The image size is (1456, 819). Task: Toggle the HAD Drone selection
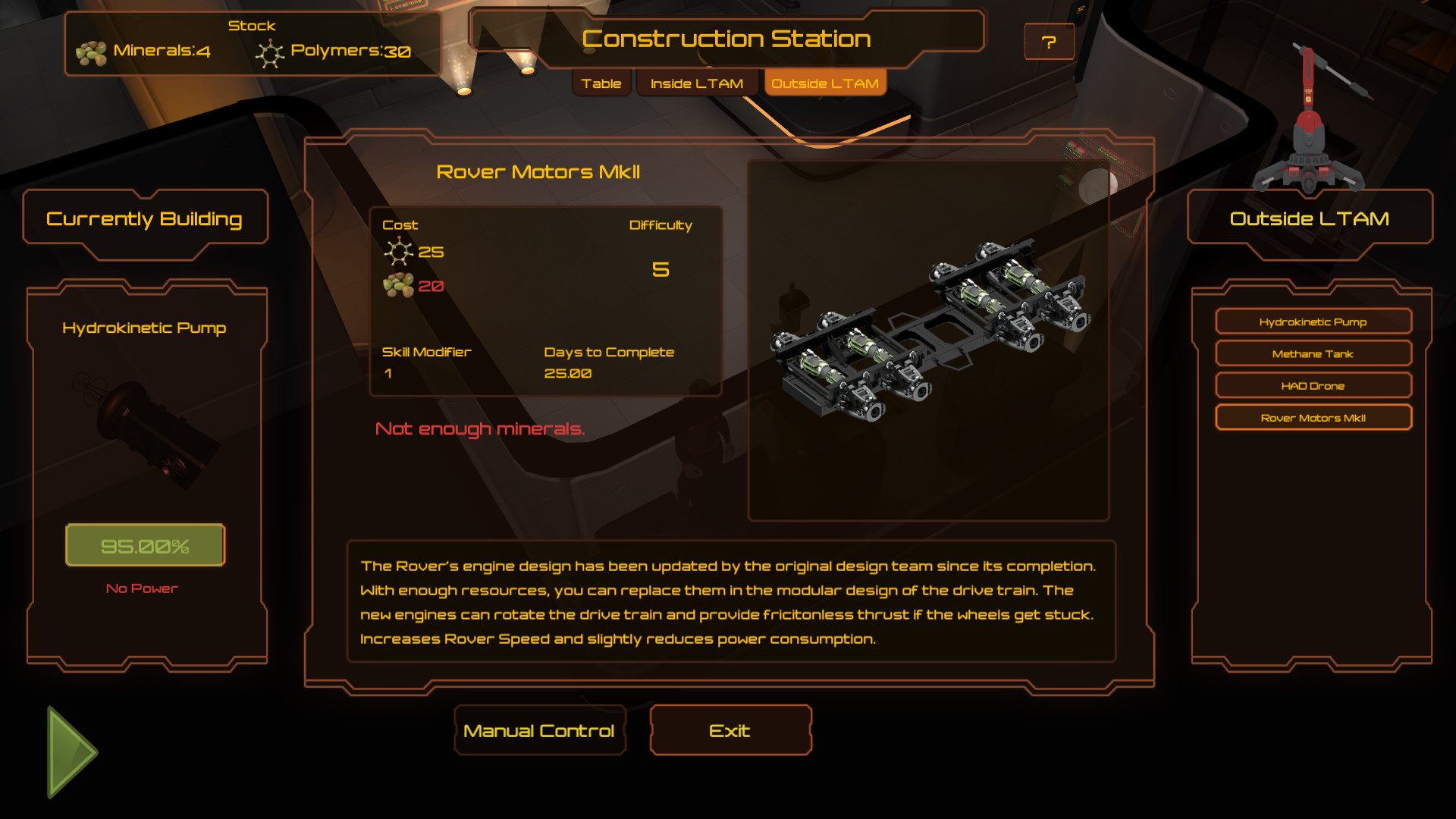click(x=1313, y=385)
